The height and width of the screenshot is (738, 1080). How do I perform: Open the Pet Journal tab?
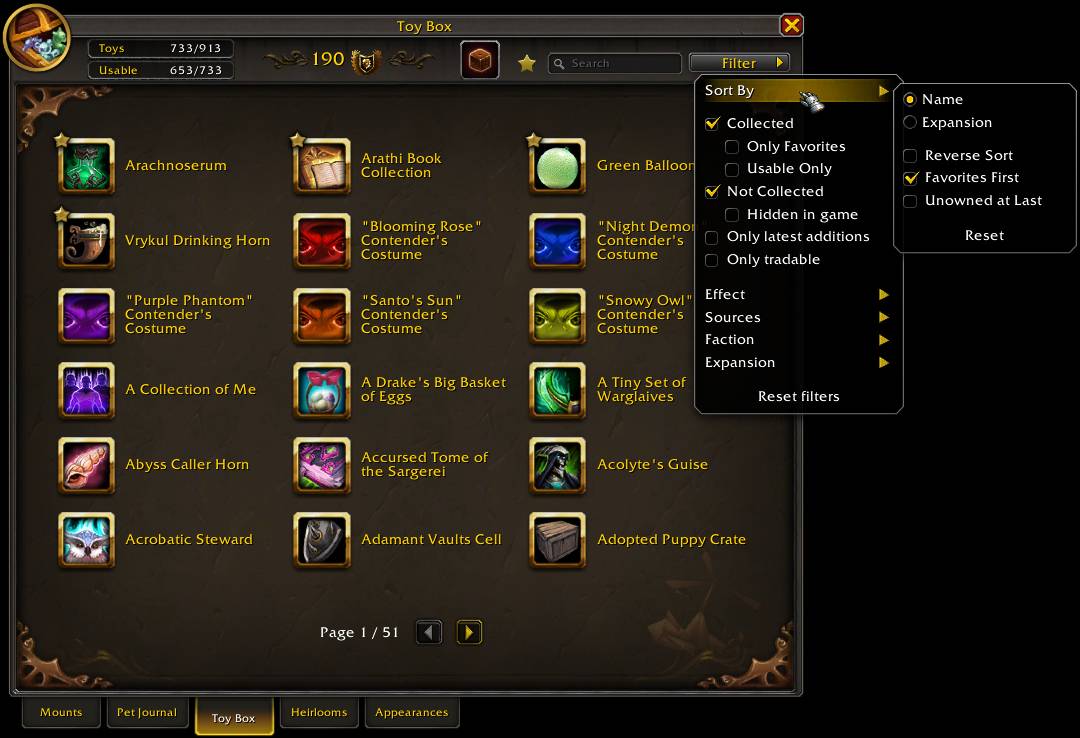(146, 712)
